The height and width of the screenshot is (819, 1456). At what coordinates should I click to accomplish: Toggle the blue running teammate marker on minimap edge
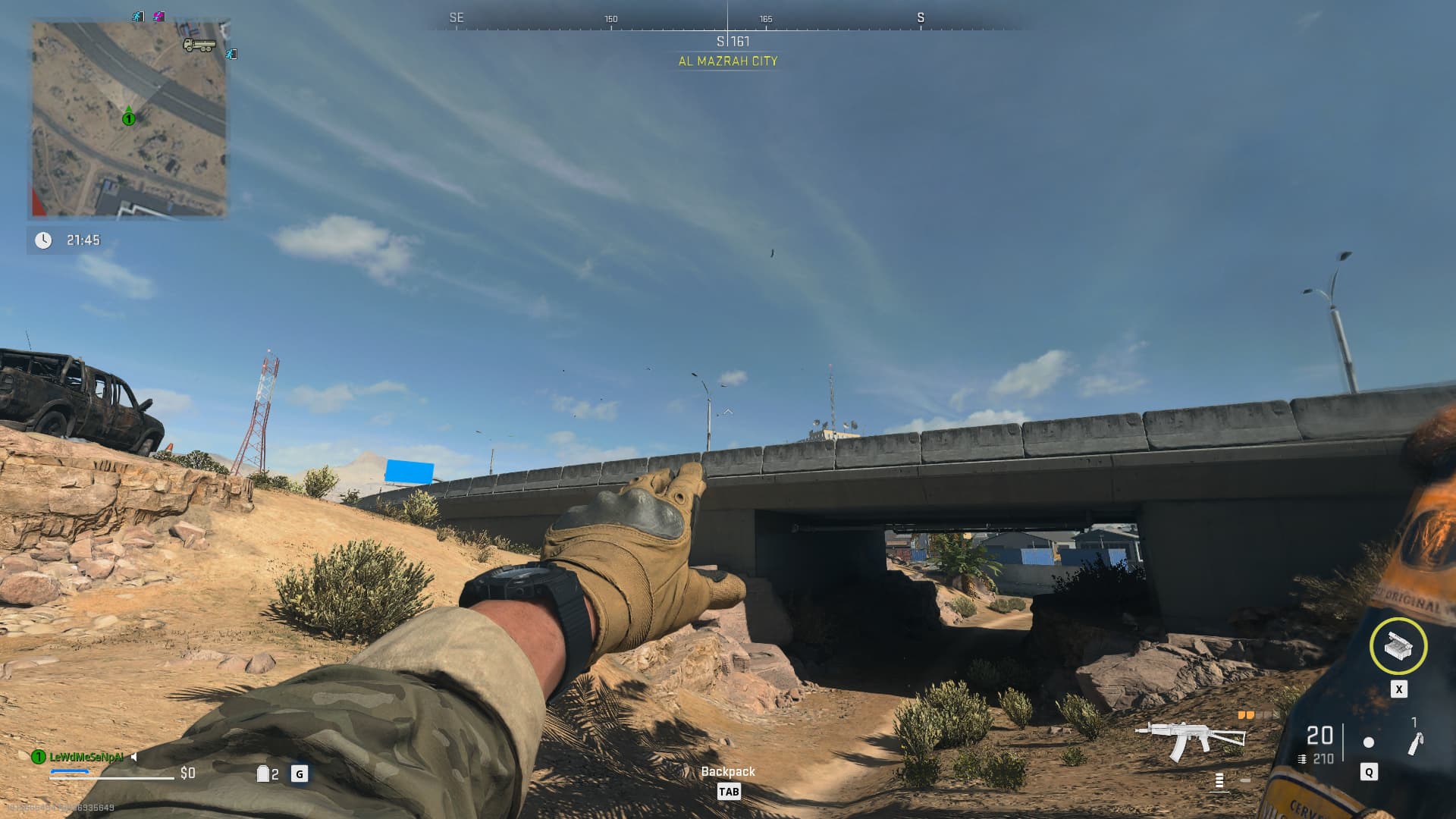(x=233, y=54)
